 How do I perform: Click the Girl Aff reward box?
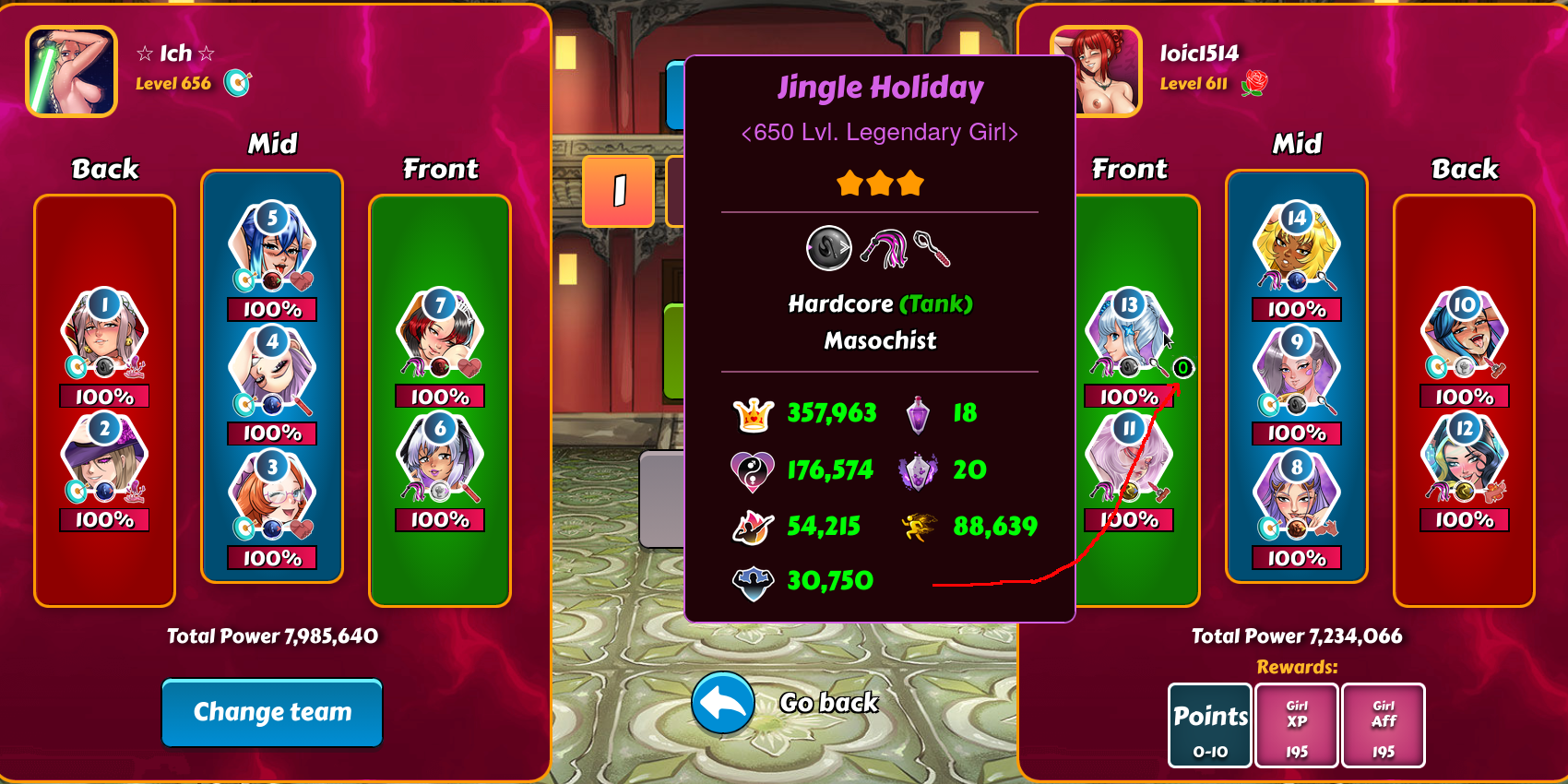(1384, 726)
